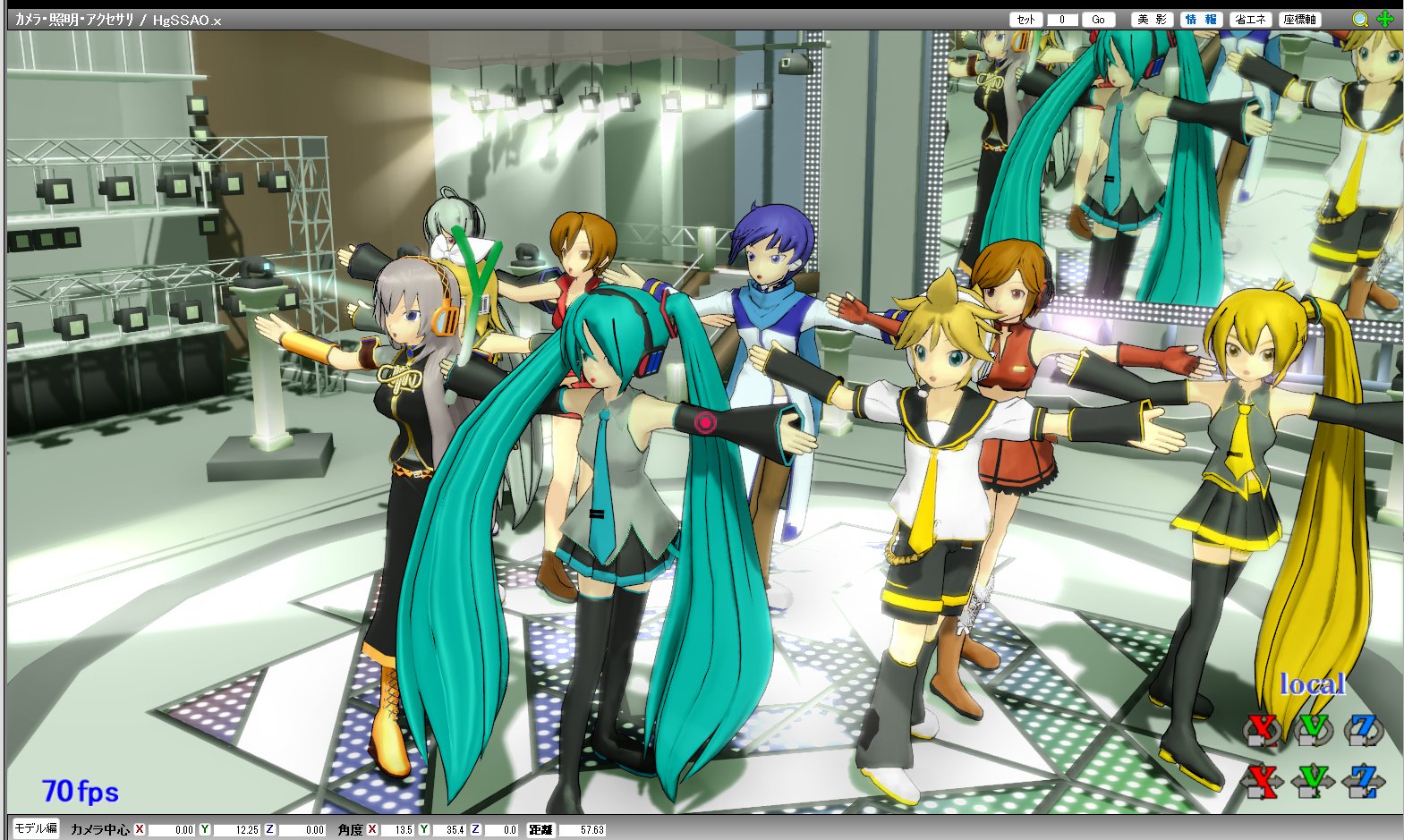Click the blue Z translation arrow icon
The height and width of the screenshot is (840, 1404).
coord(1364,781)
